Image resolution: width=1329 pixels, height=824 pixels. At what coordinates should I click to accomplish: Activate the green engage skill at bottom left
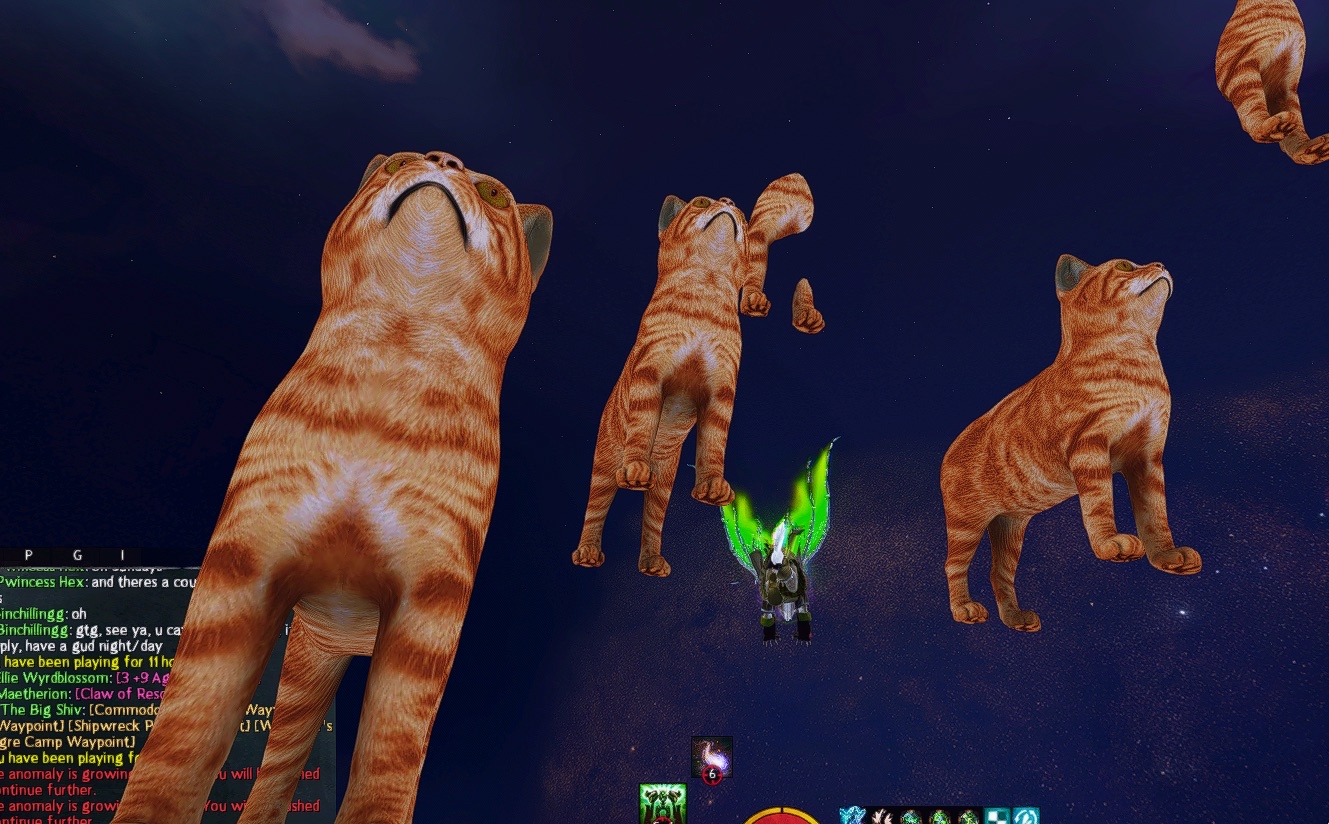click(662, 805)
